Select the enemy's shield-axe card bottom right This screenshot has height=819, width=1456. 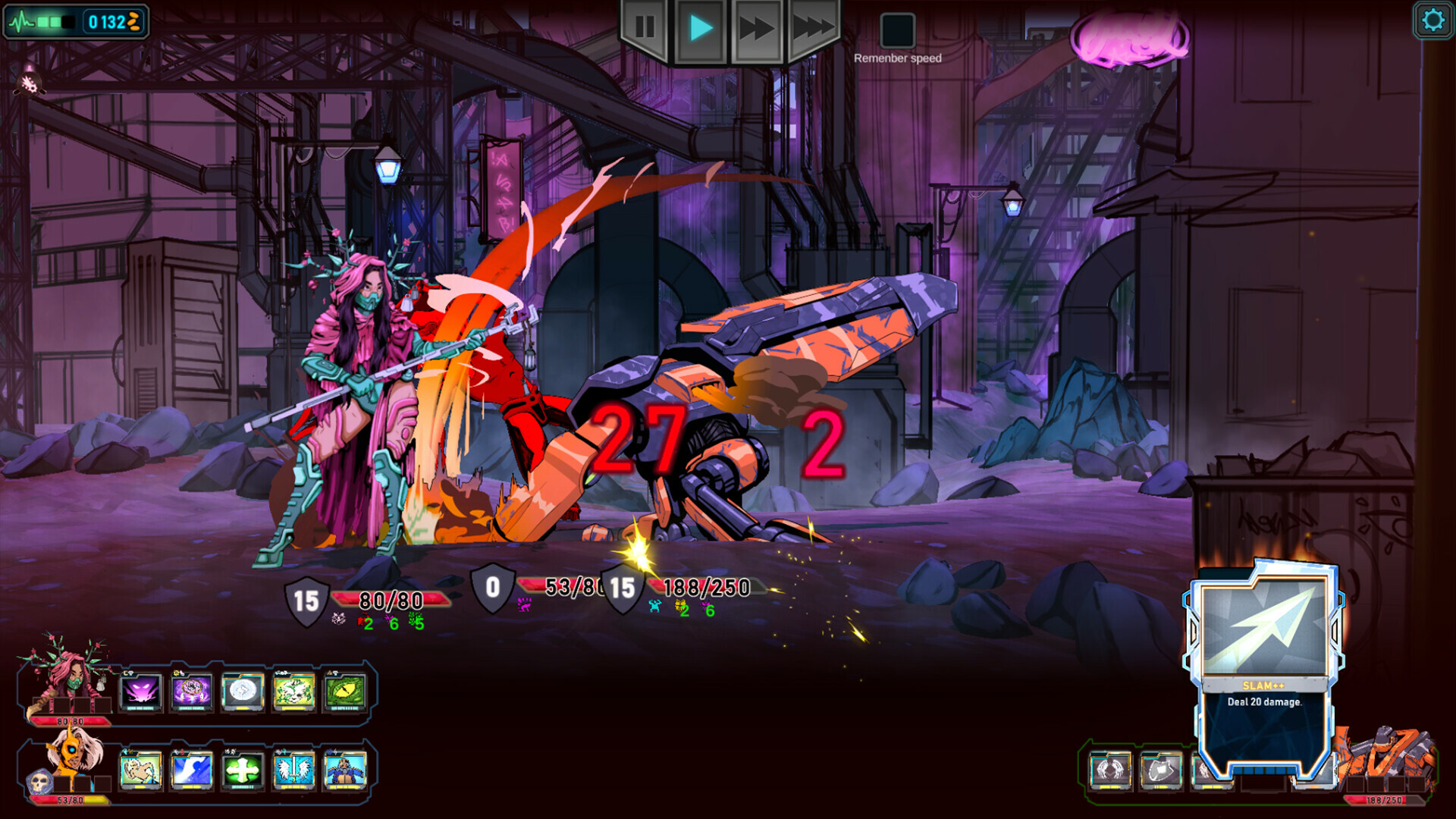click(1162, 770)
